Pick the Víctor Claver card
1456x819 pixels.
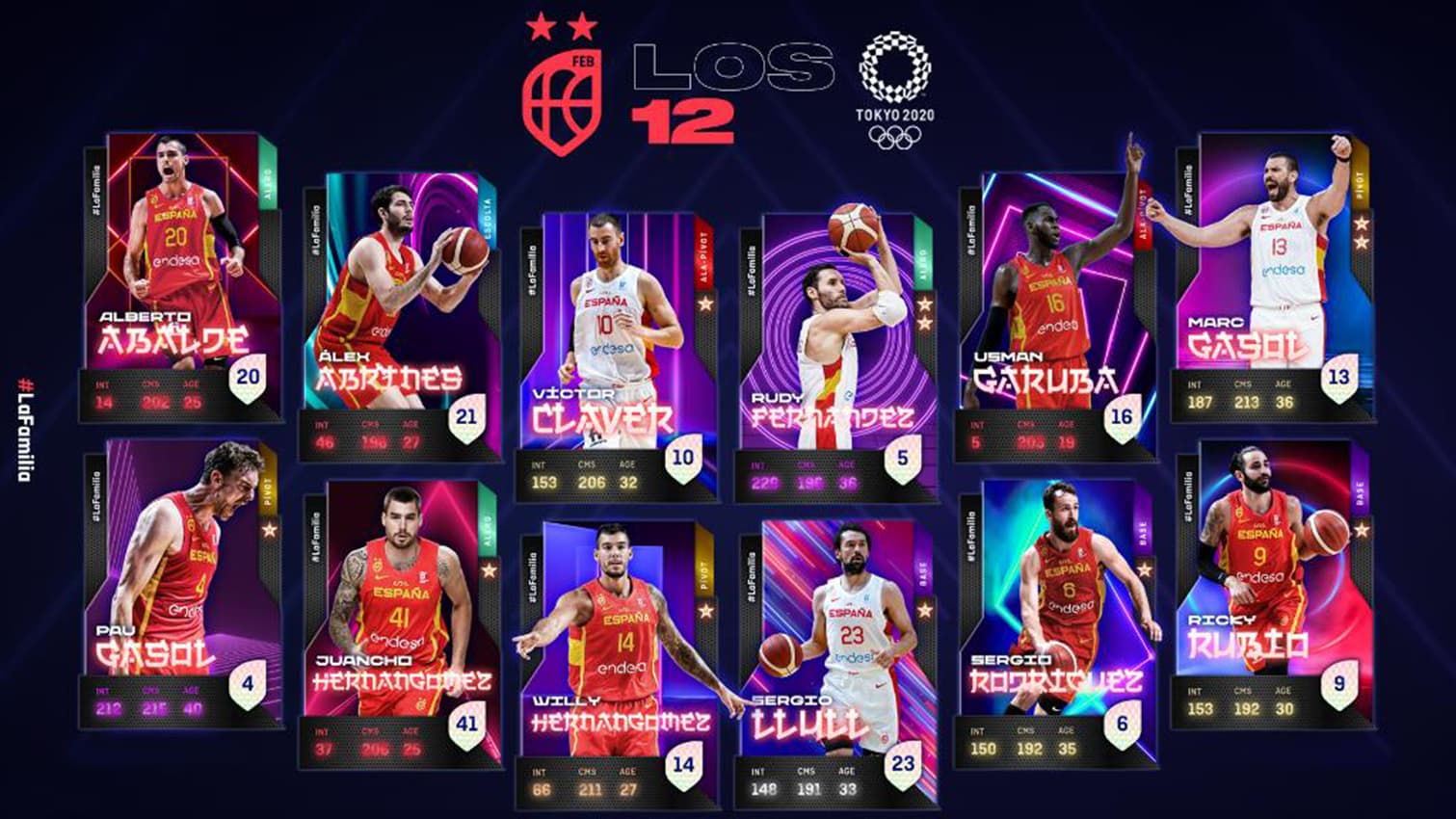(617, 357)
